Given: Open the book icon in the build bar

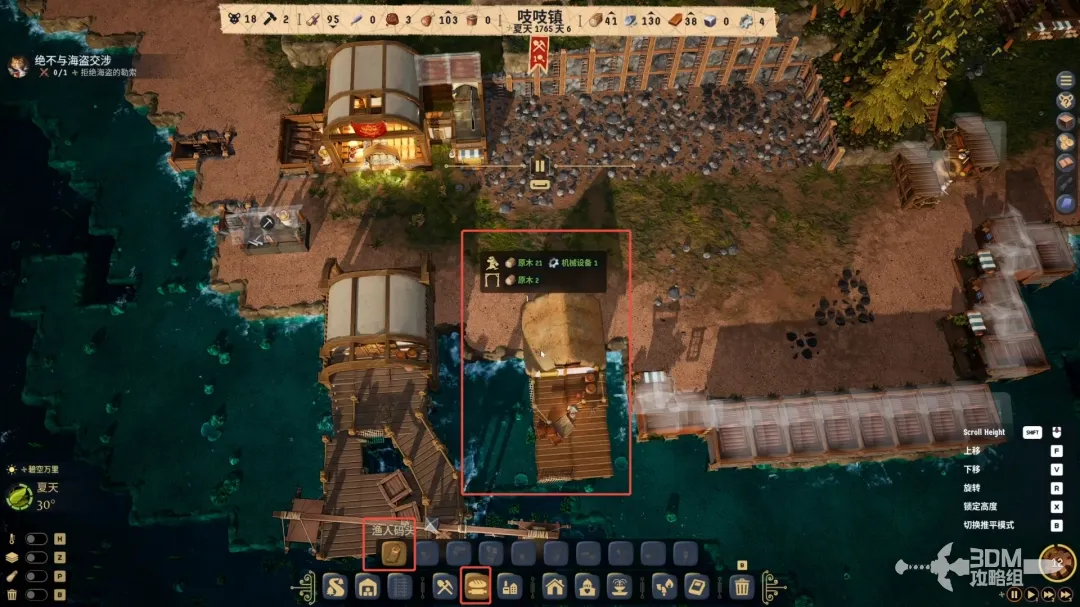Looking at the screenshot, I should point(694,587).
